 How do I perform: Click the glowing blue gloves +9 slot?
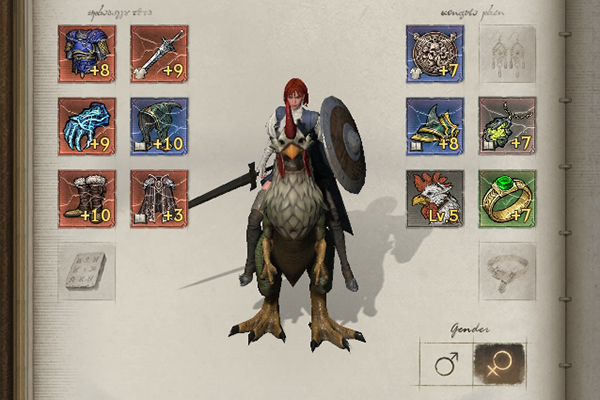(87, 126)
